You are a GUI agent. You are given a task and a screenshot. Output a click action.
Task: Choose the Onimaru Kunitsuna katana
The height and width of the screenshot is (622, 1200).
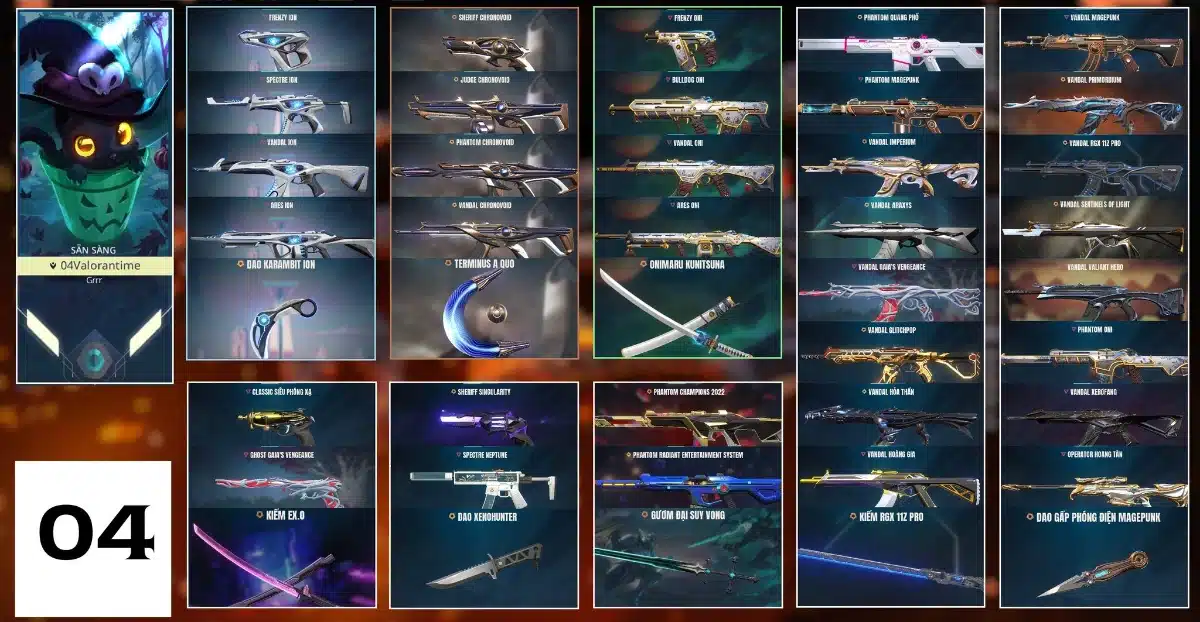[x=686, y=308]
